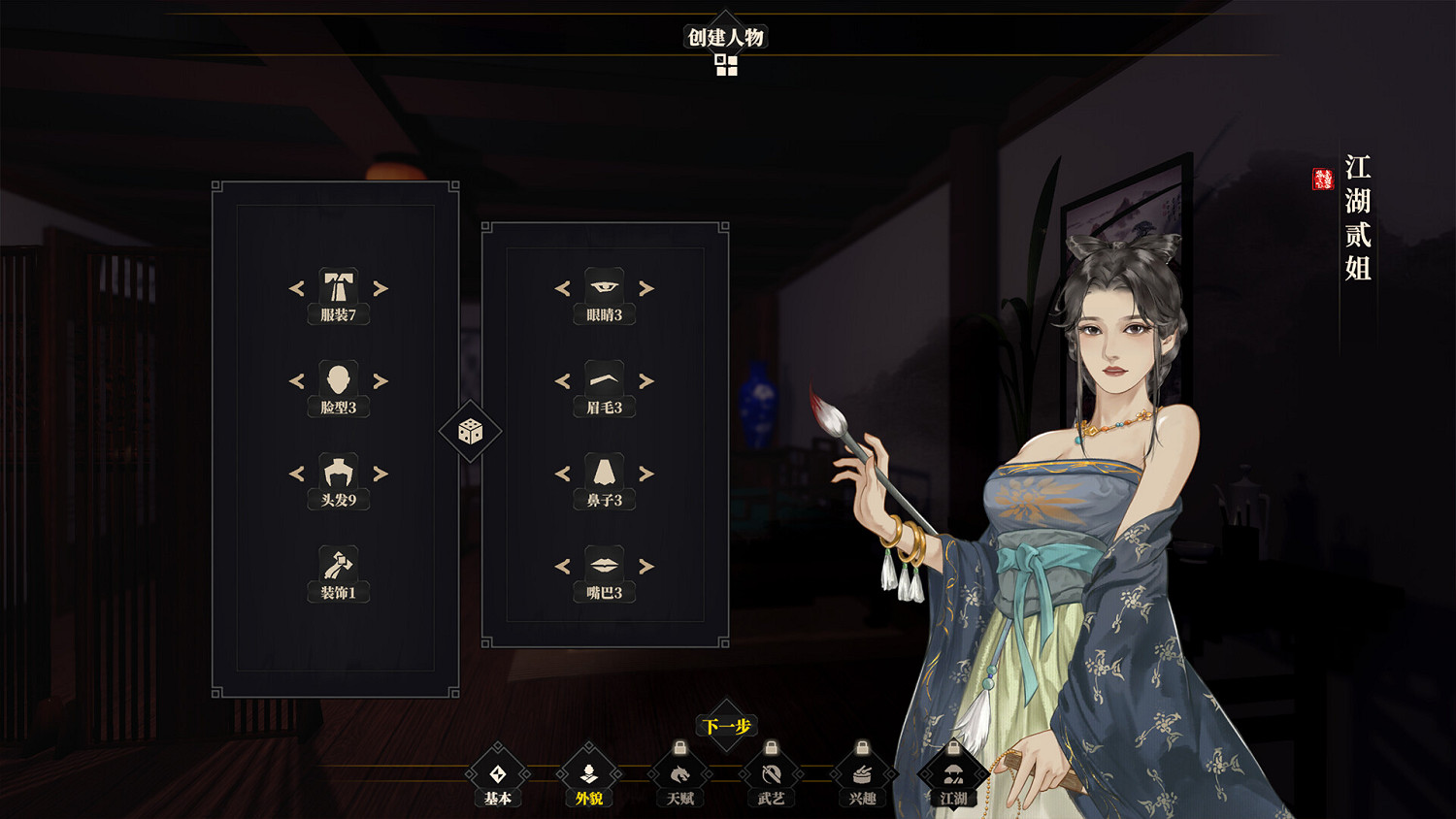The height and width of the screenshot is (819, 1456).
Task: Click the locked 武艺 tab icon
Action: pyautogui.click(x=770, y=774)
